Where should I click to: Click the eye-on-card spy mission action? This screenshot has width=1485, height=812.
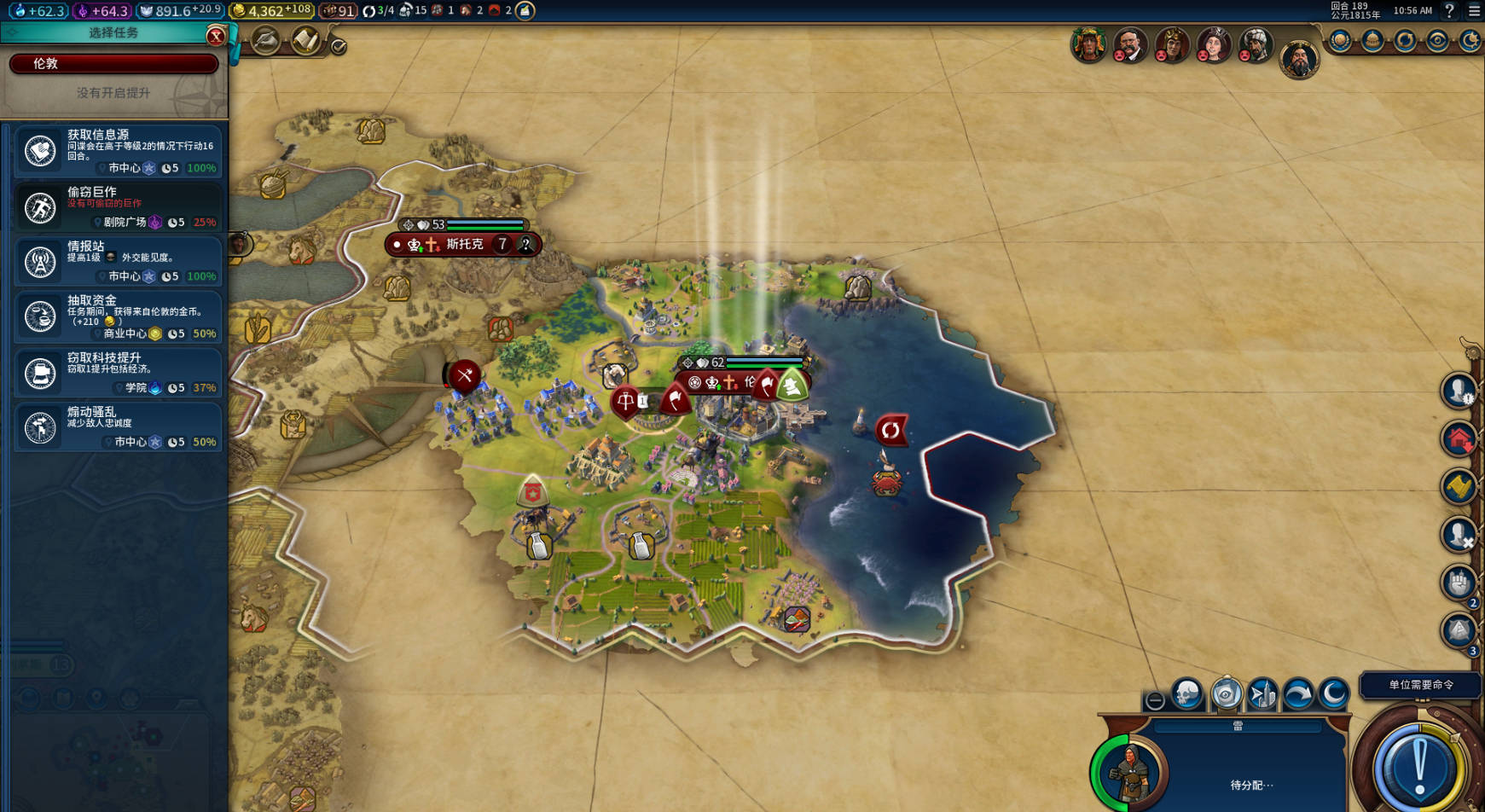[x=1227, y=695]
